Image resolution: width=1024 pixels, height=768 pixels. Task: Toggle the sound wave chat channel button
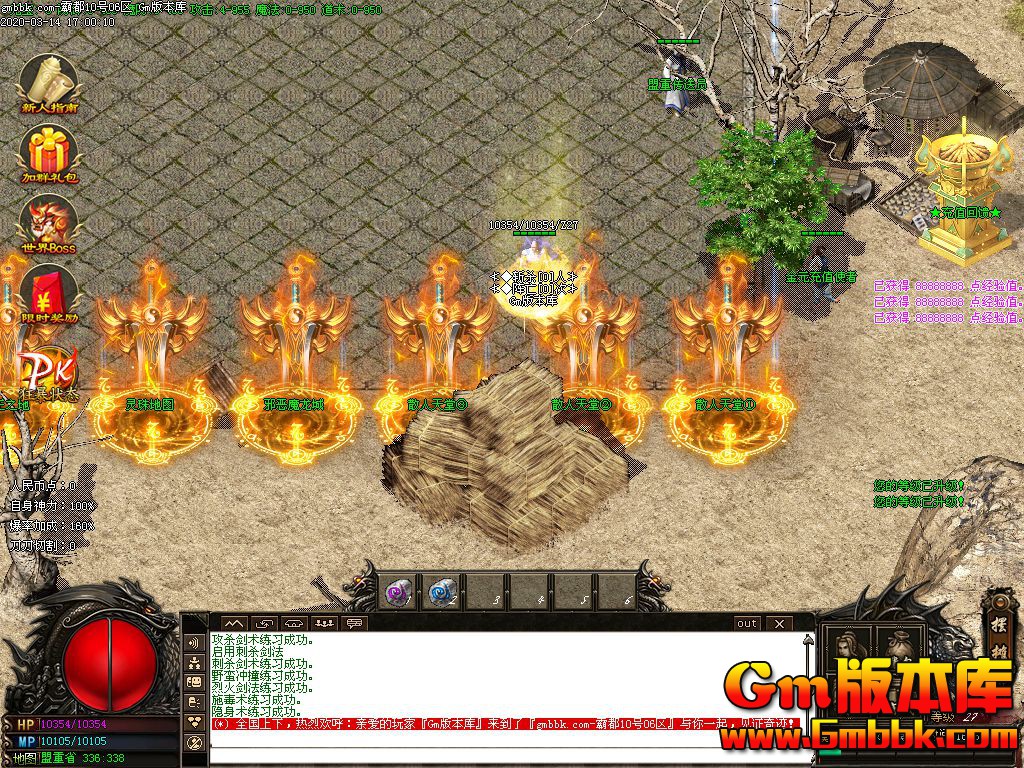coord(194,641)
